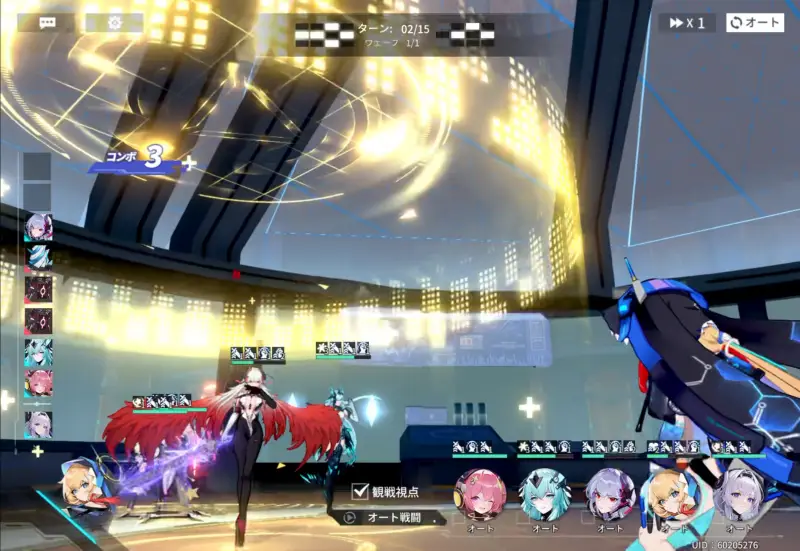Open the gear settings menu
Screen dimensions: 800x551
pyautogui.click(x=114, y=22)
